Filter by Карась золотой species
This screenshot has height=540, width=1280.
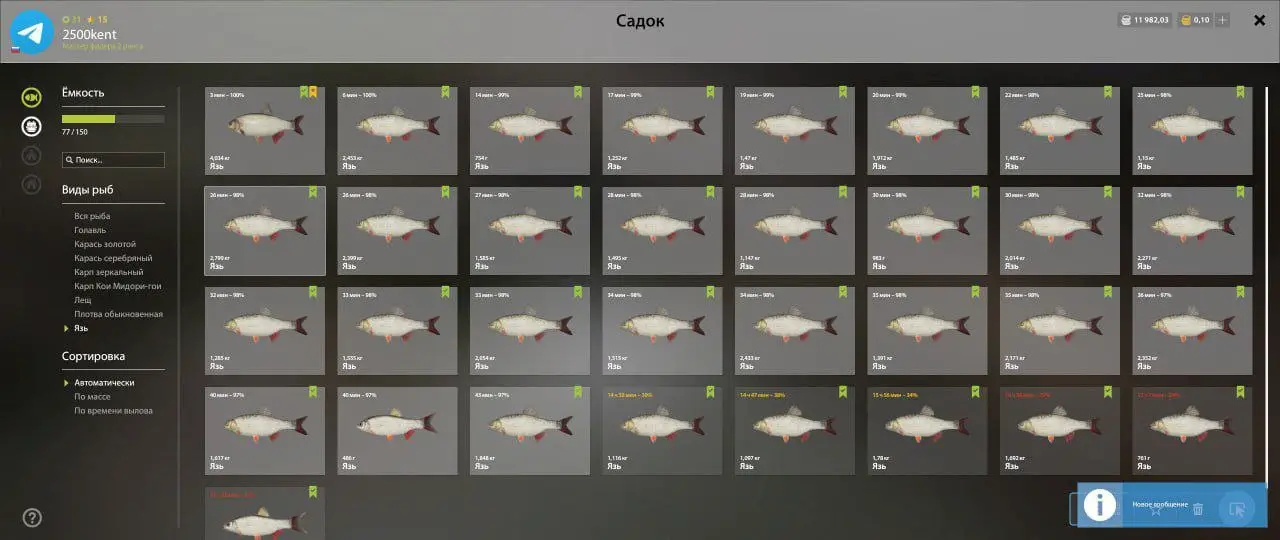coord(105,244)
